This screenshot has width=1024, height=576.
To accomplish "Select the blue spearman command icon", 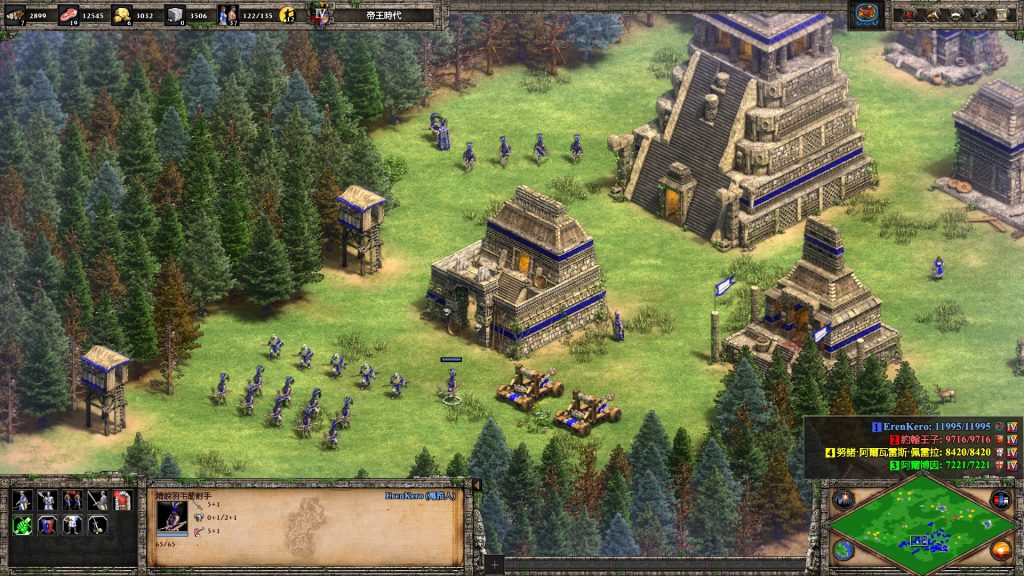I will (22, 501).
